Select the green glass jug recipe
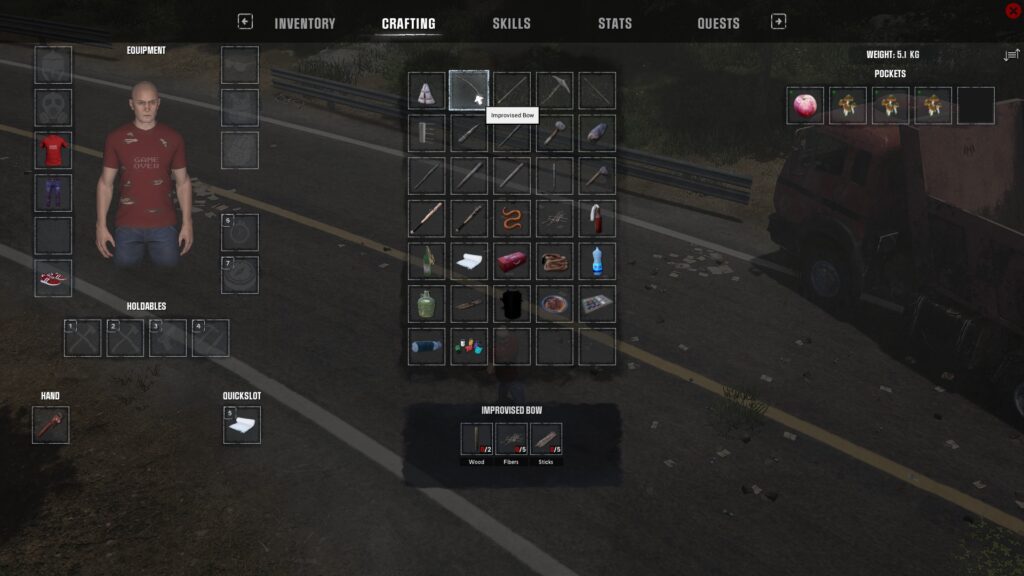Viewport: 1024px width, 576px height. pyautogui.click(x=426, y=303)
